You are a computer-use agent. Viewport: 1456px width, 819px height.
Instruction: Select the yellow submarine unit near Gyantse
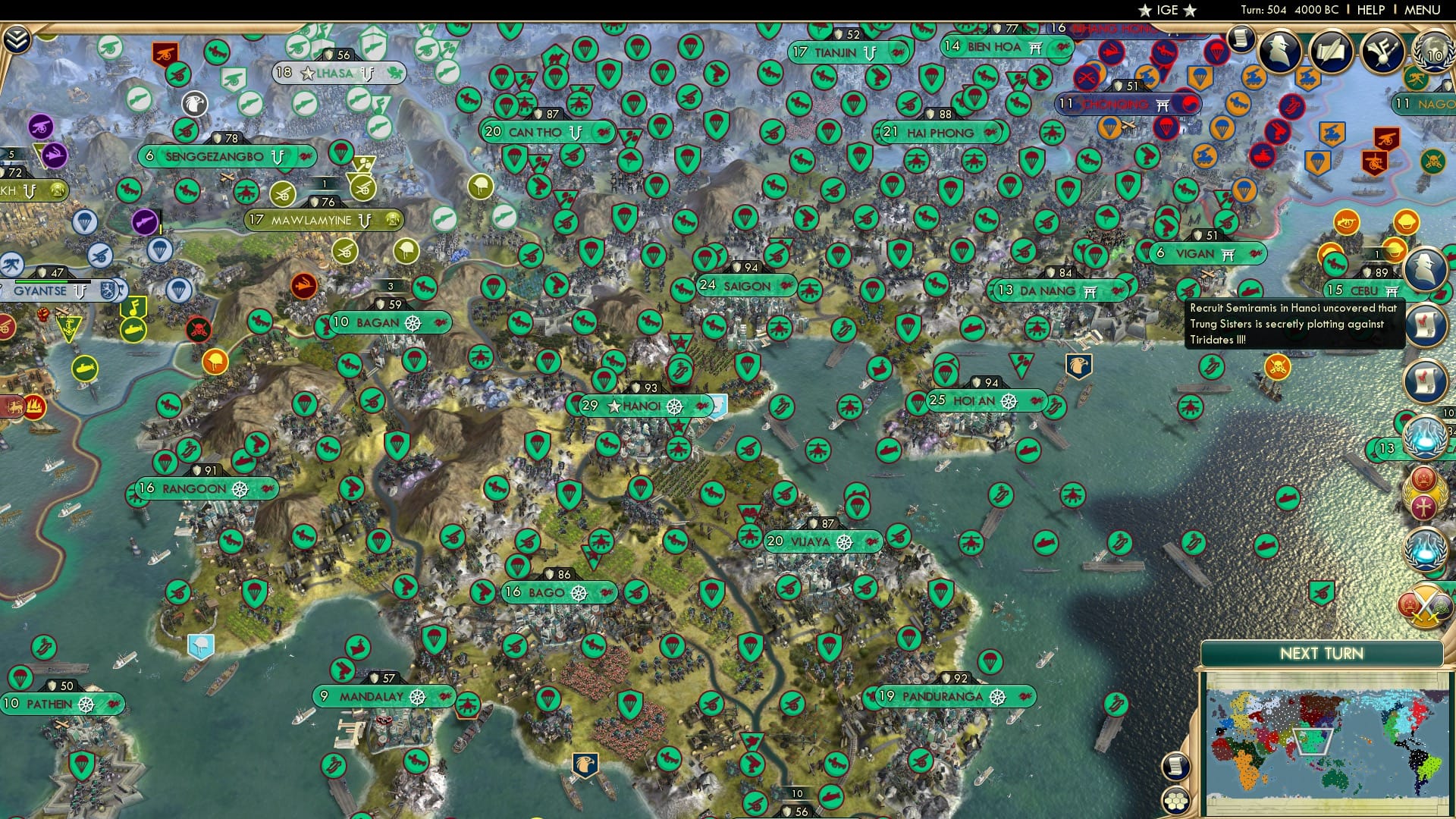coord(85,369)
